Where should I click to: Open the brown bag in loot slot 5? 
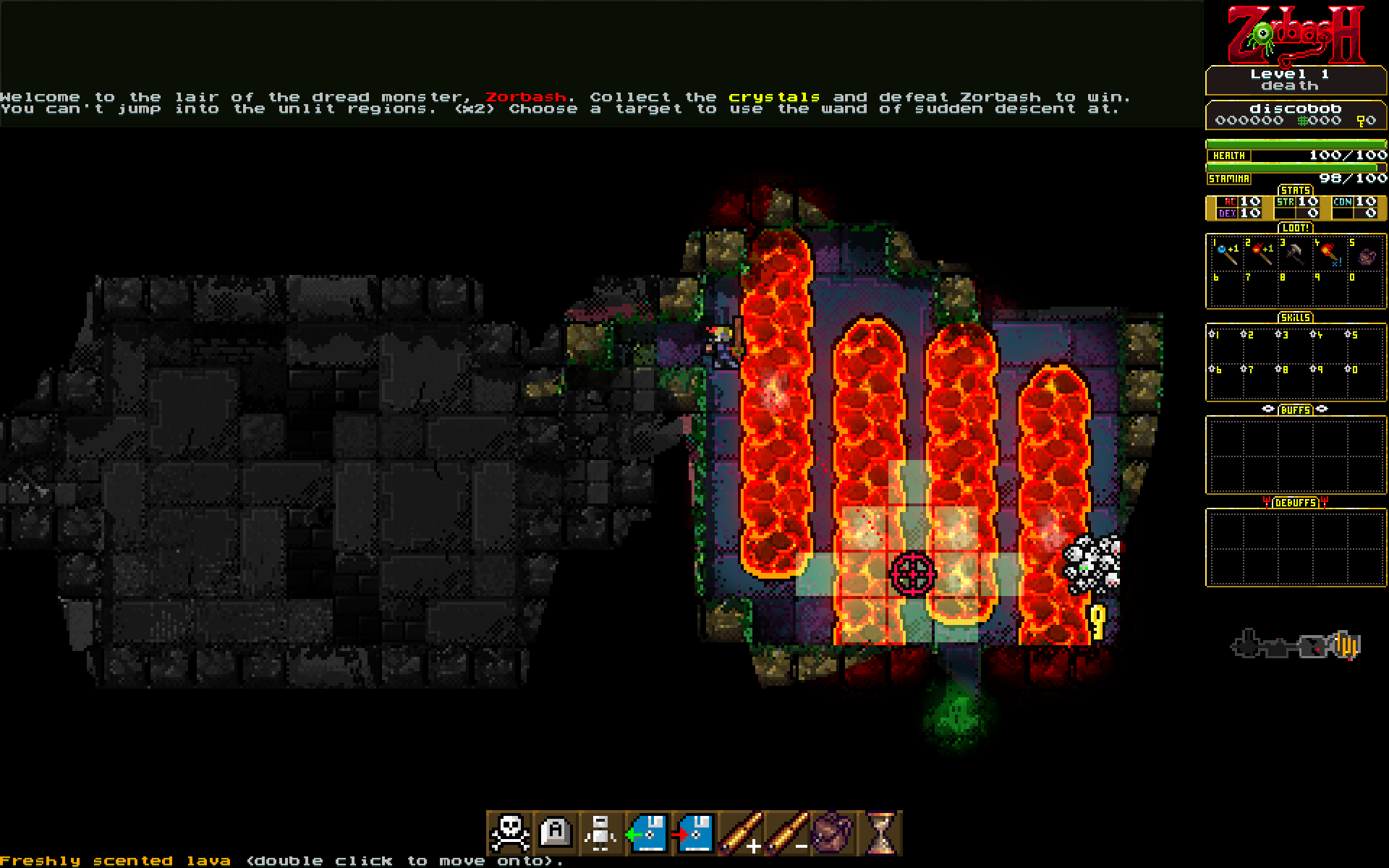(1364, 255)
